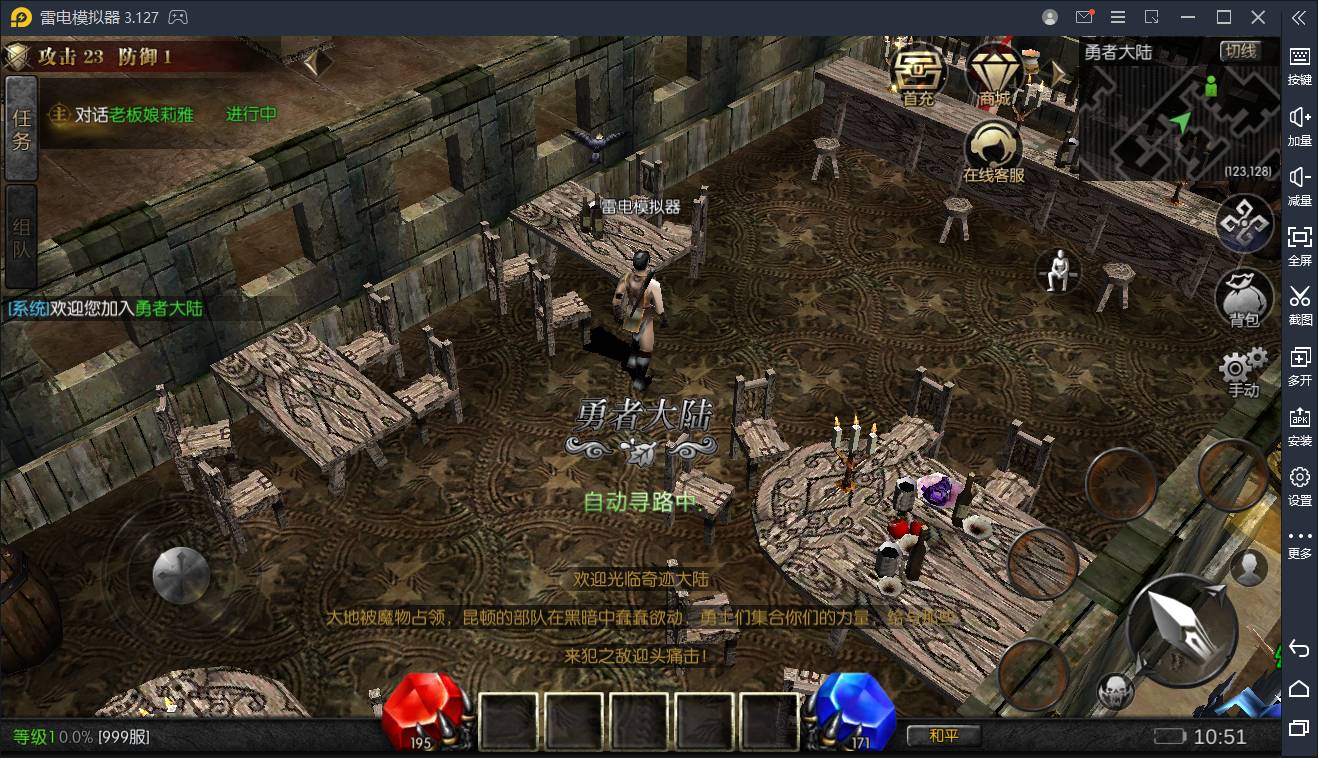Tap the virtual movement joystick
The width and height of the screenshot is (1318, 758).
(x=181, y=575)
